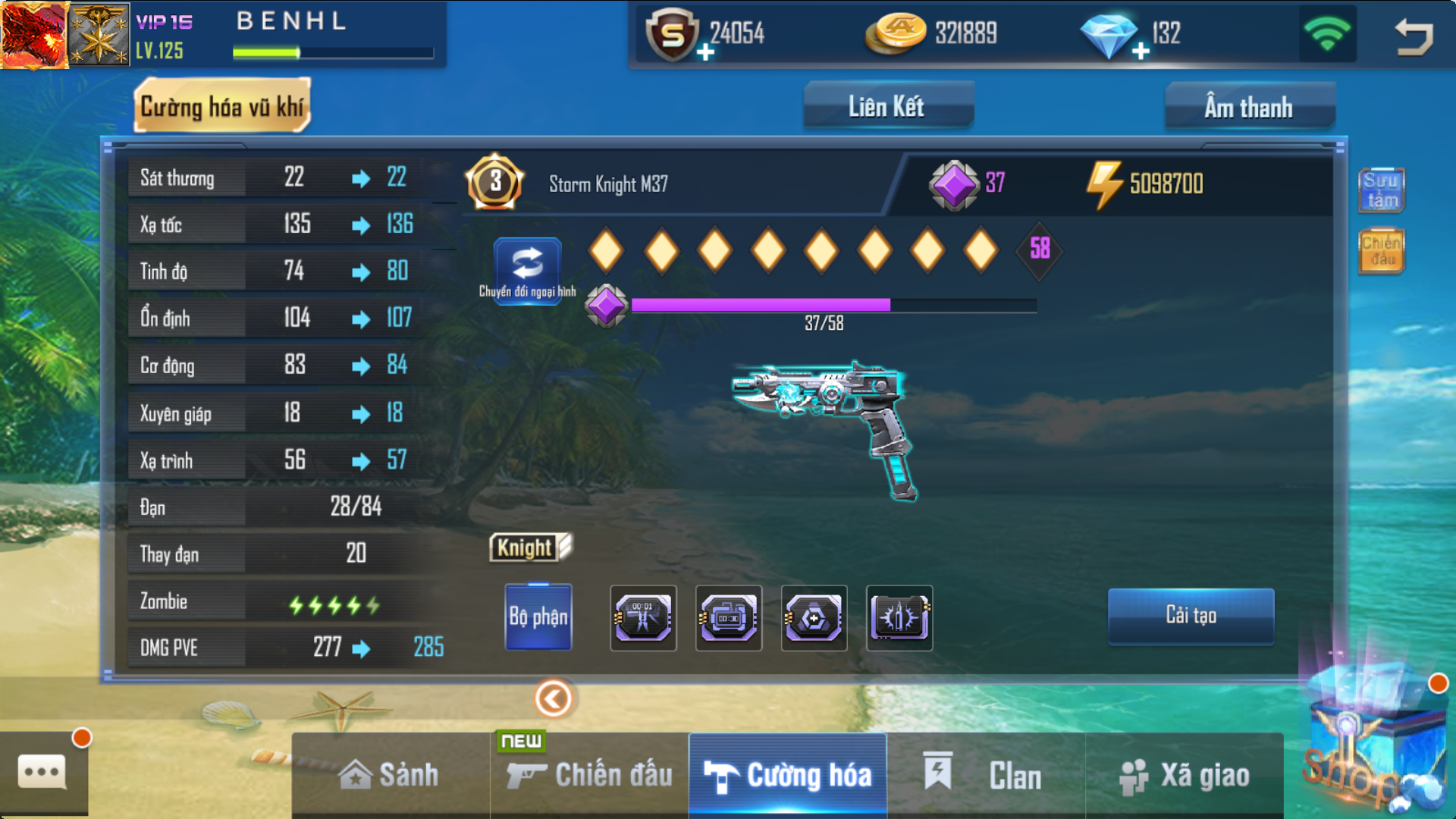Open the Sảnh lobby tab
The image size is (1456, 819).
(x=390, y=775)
